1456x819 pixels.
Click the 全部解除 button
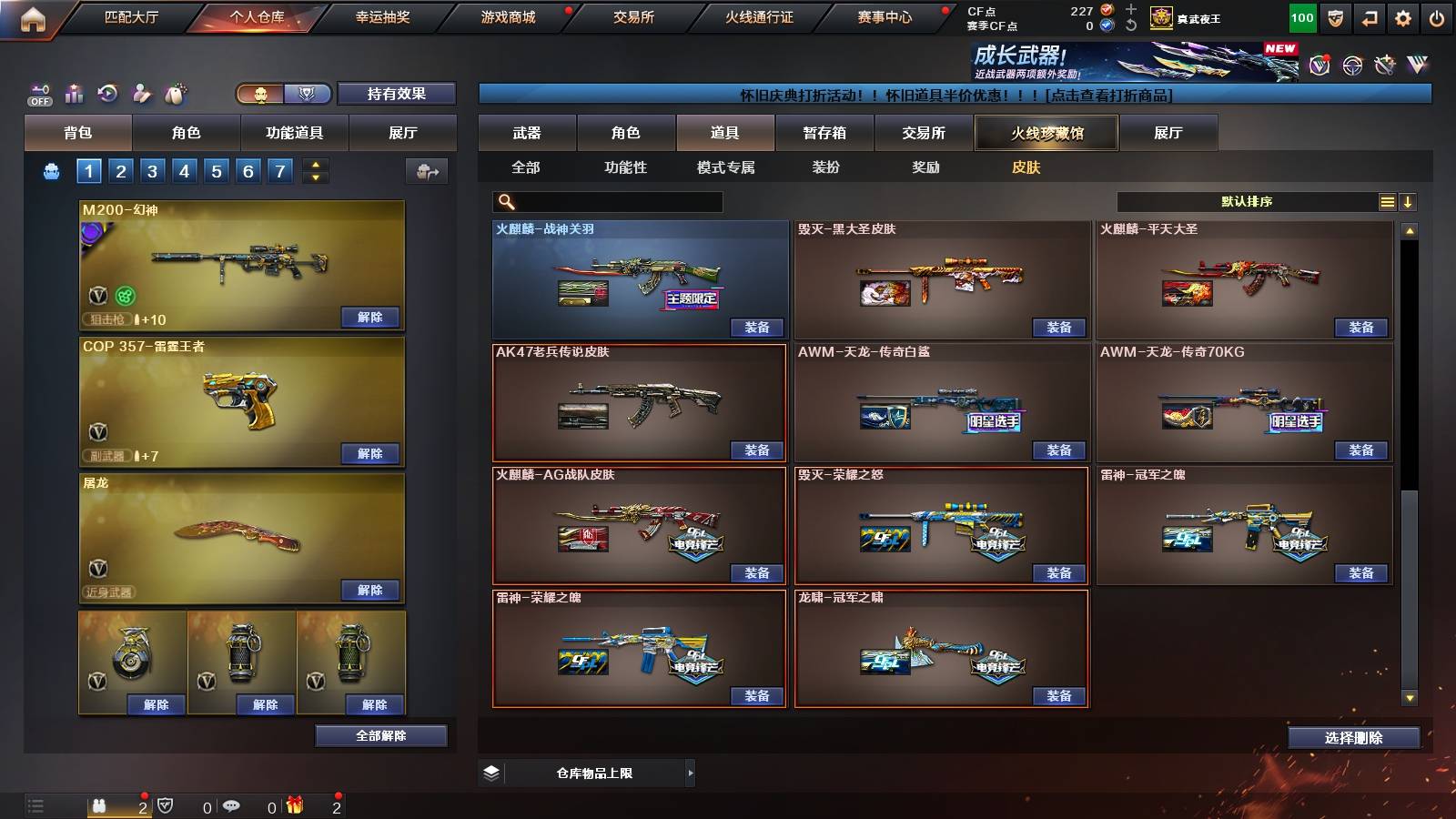point(379,735)
